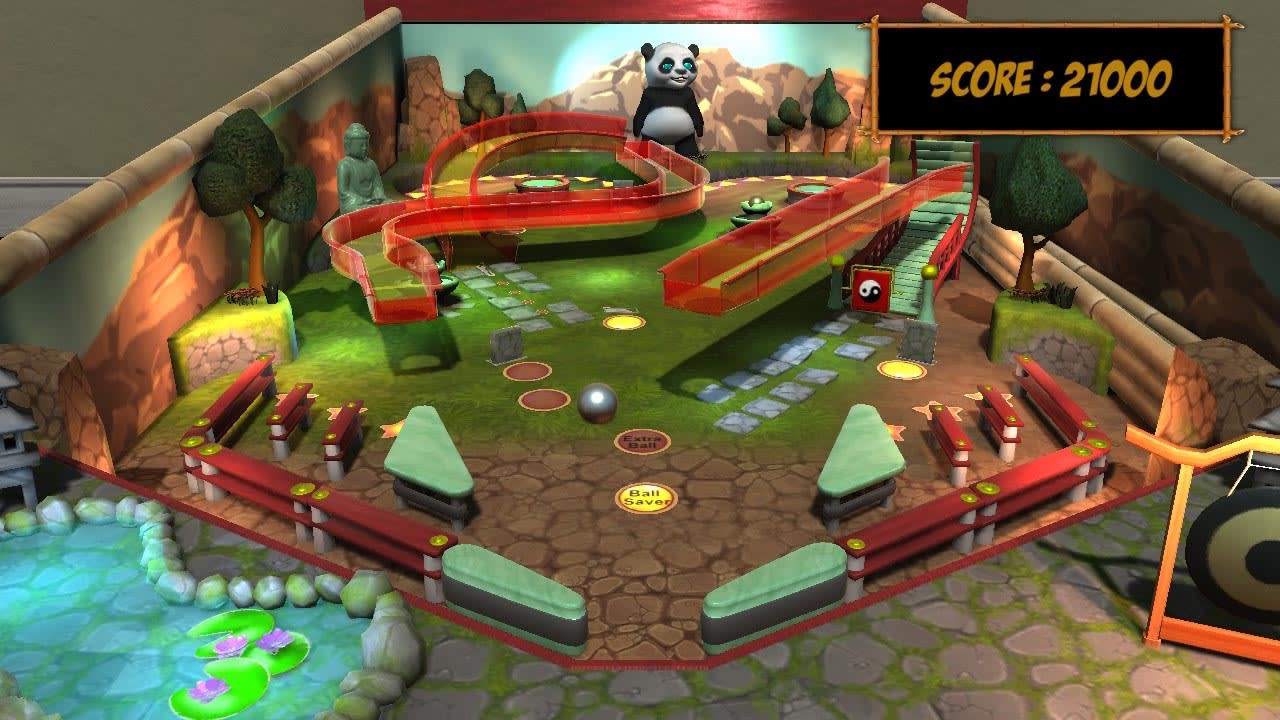Click the Ball Saver floor marker
1280x720 pixels.
(x=645, y=496)
